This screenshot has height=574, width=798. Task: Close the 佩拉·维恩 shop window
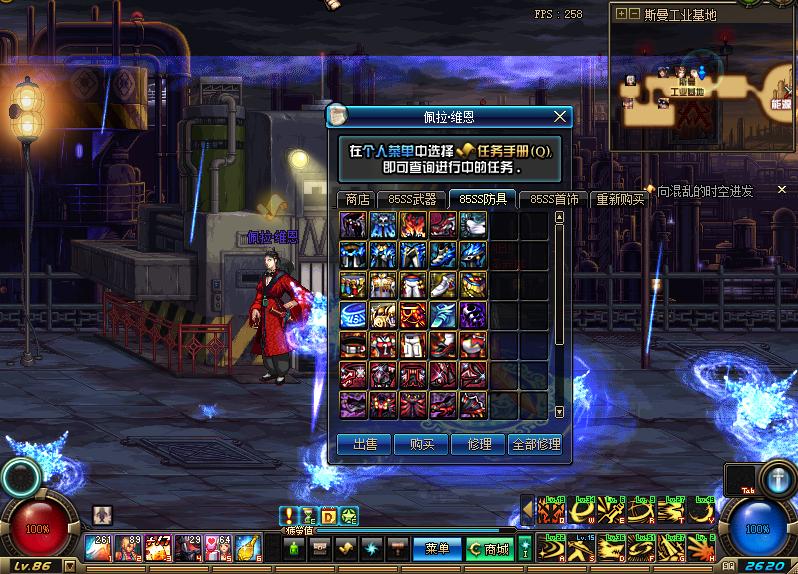(560, 117)
